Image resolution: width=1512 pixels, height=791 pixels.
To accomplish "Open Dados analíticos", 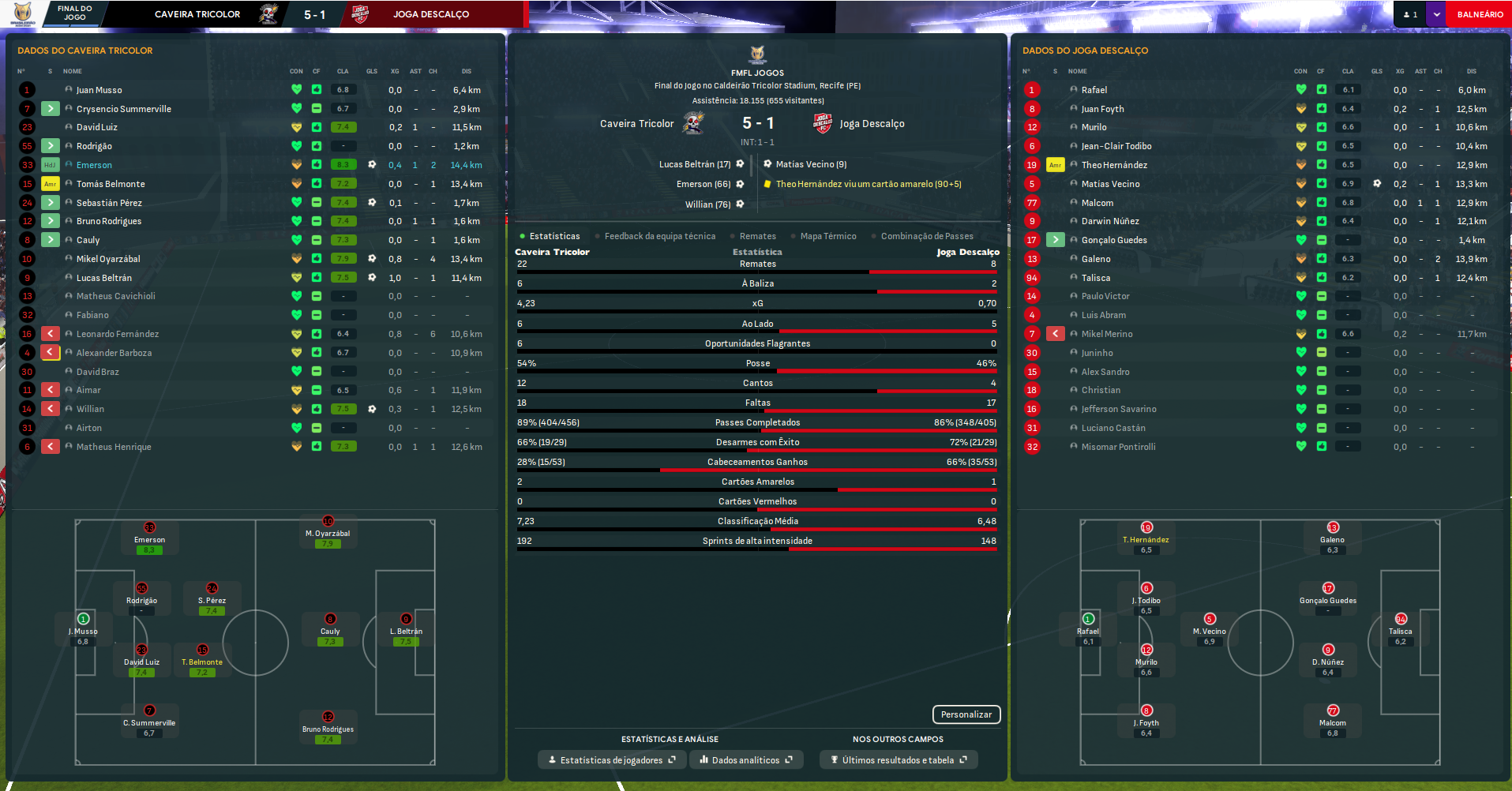I will point(746,760).
